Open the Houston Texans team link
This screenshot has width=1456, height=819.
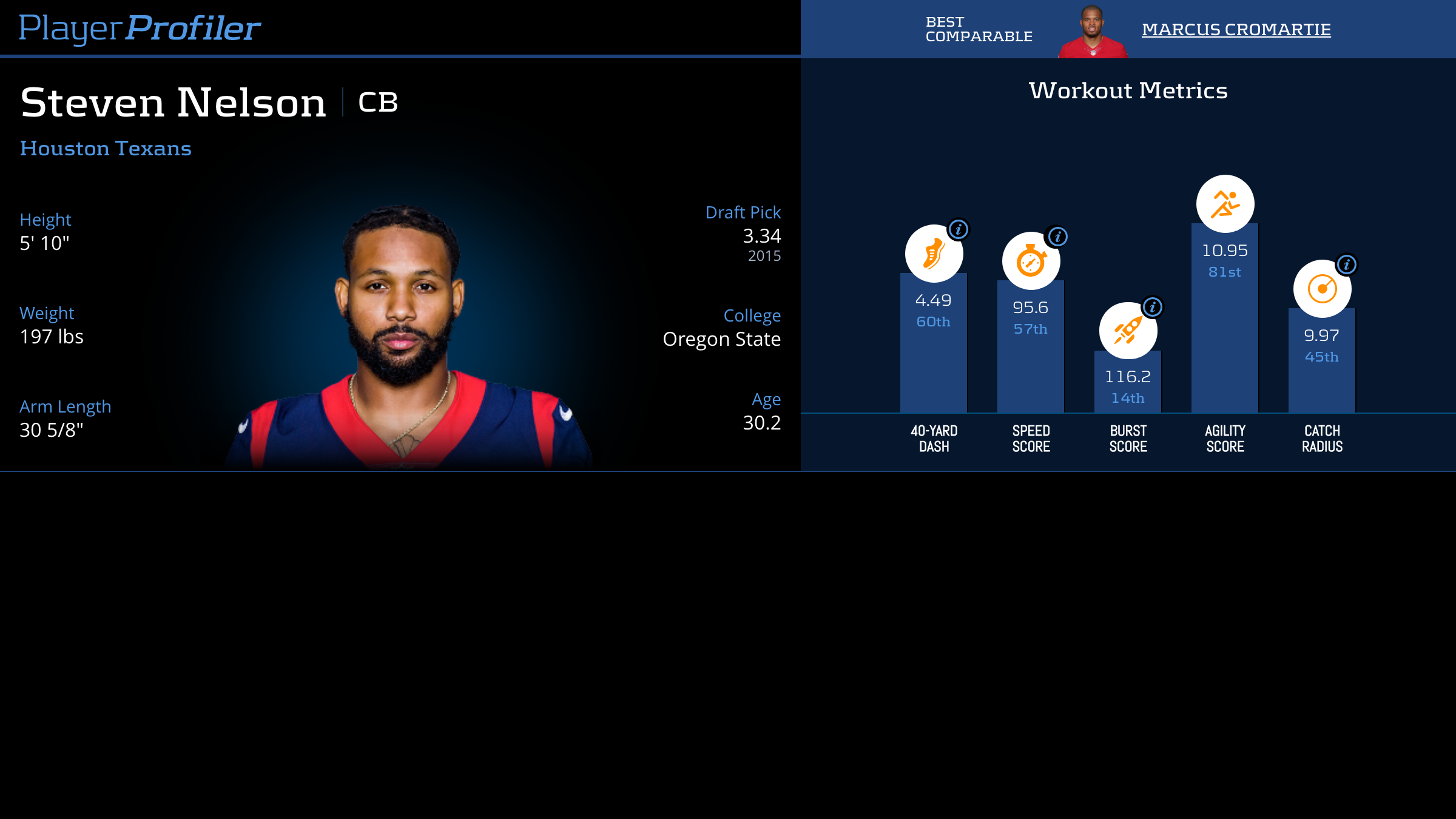coord(106,148)
